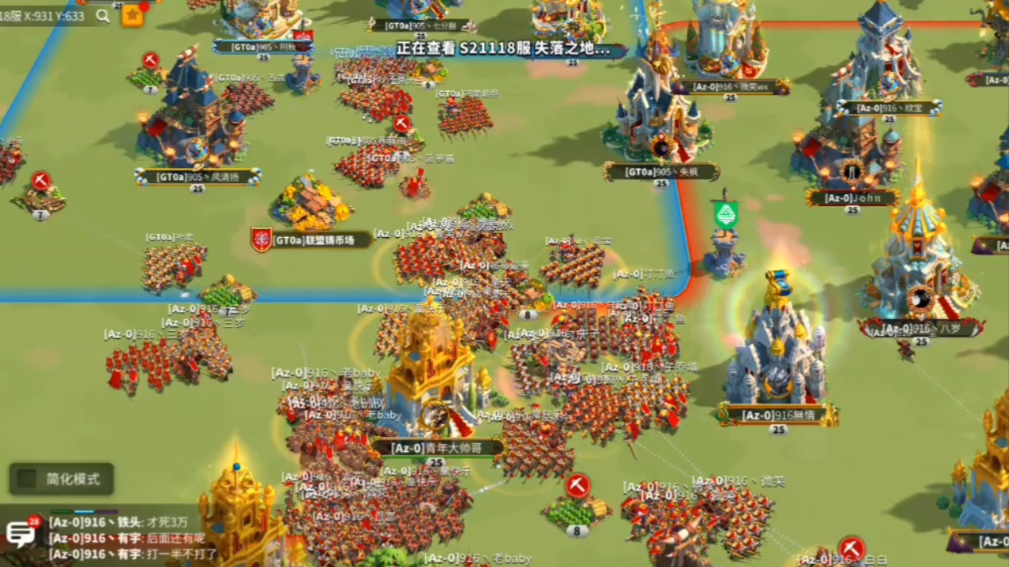The image size is (1009, 567).
Task: Open the chat speech-bubble icon
Action: tap(20, 534)
